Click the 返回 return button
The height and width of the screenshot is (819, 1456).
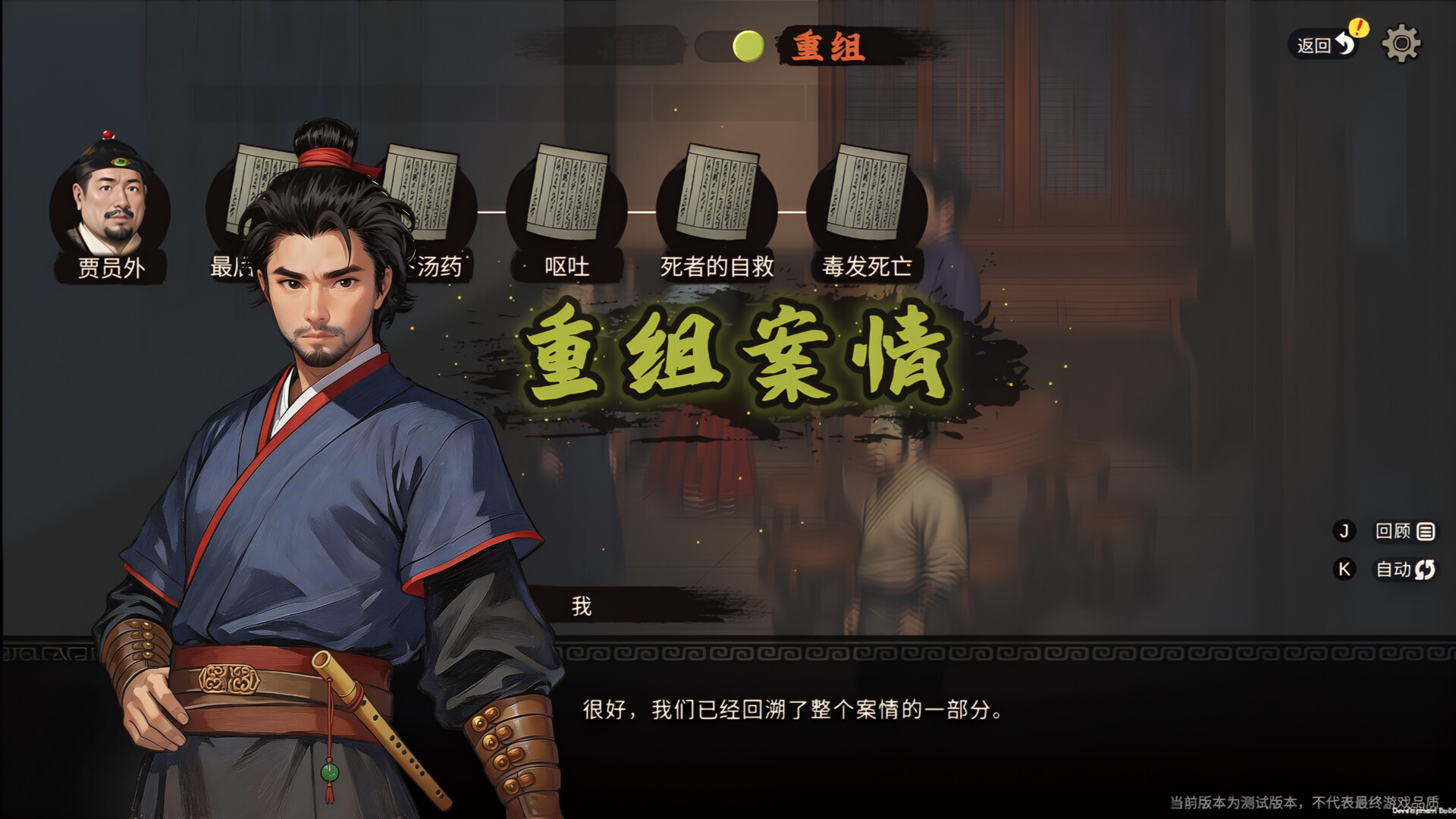pos(1324,45)
